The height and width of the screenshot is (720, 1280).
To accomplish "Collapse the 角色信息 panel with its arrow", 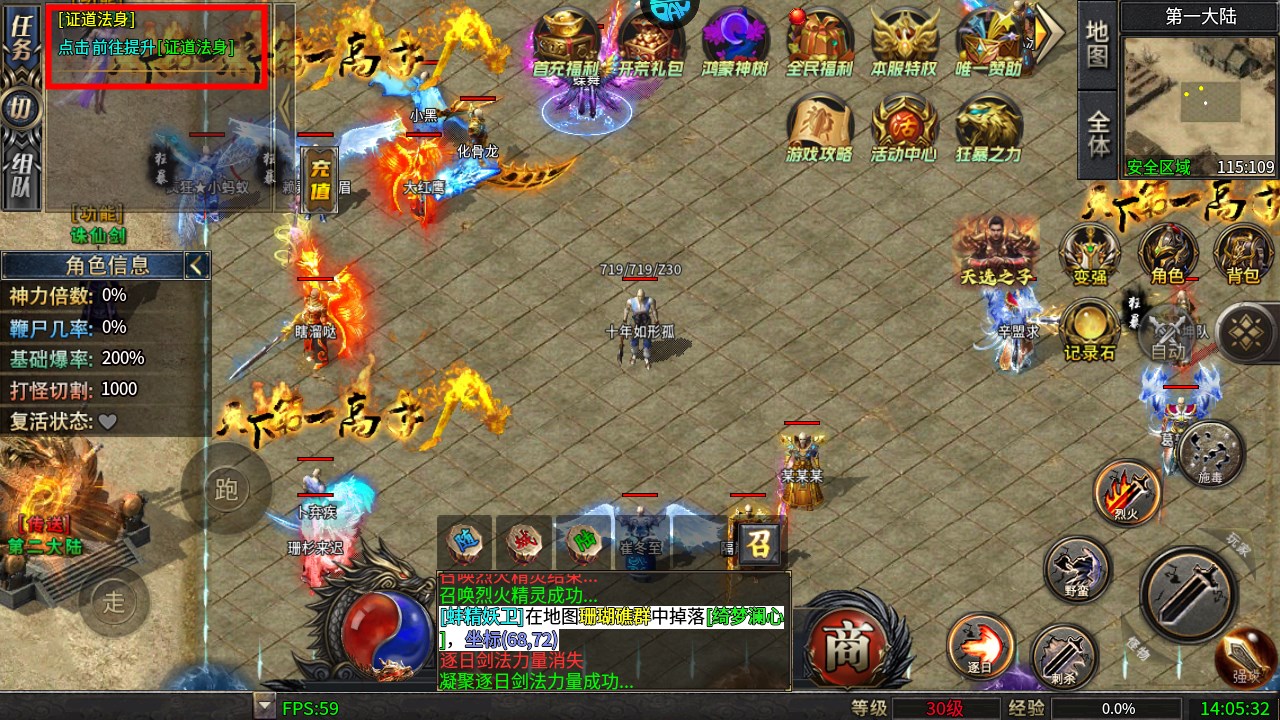I will [x=197, y=265].
